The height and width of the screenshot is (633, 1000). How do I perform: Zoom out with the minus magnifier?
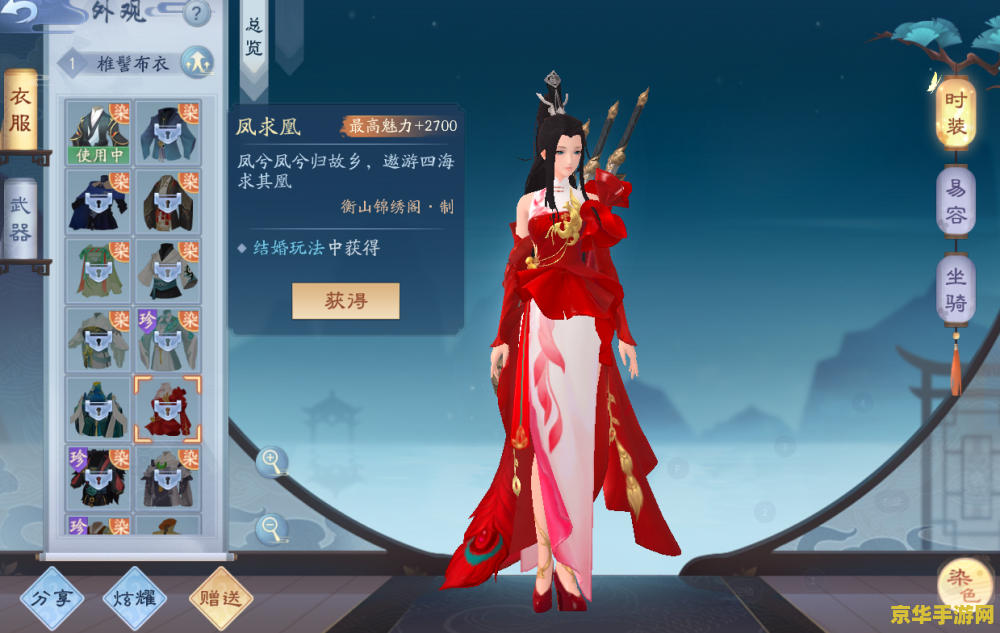(271, 528)
